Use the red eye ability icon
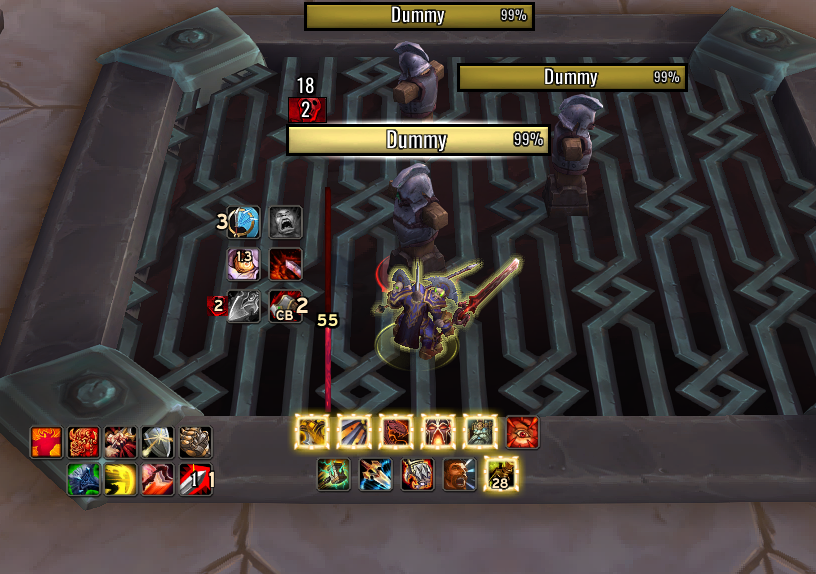This screenshot has height=574, width=816. 523,432
